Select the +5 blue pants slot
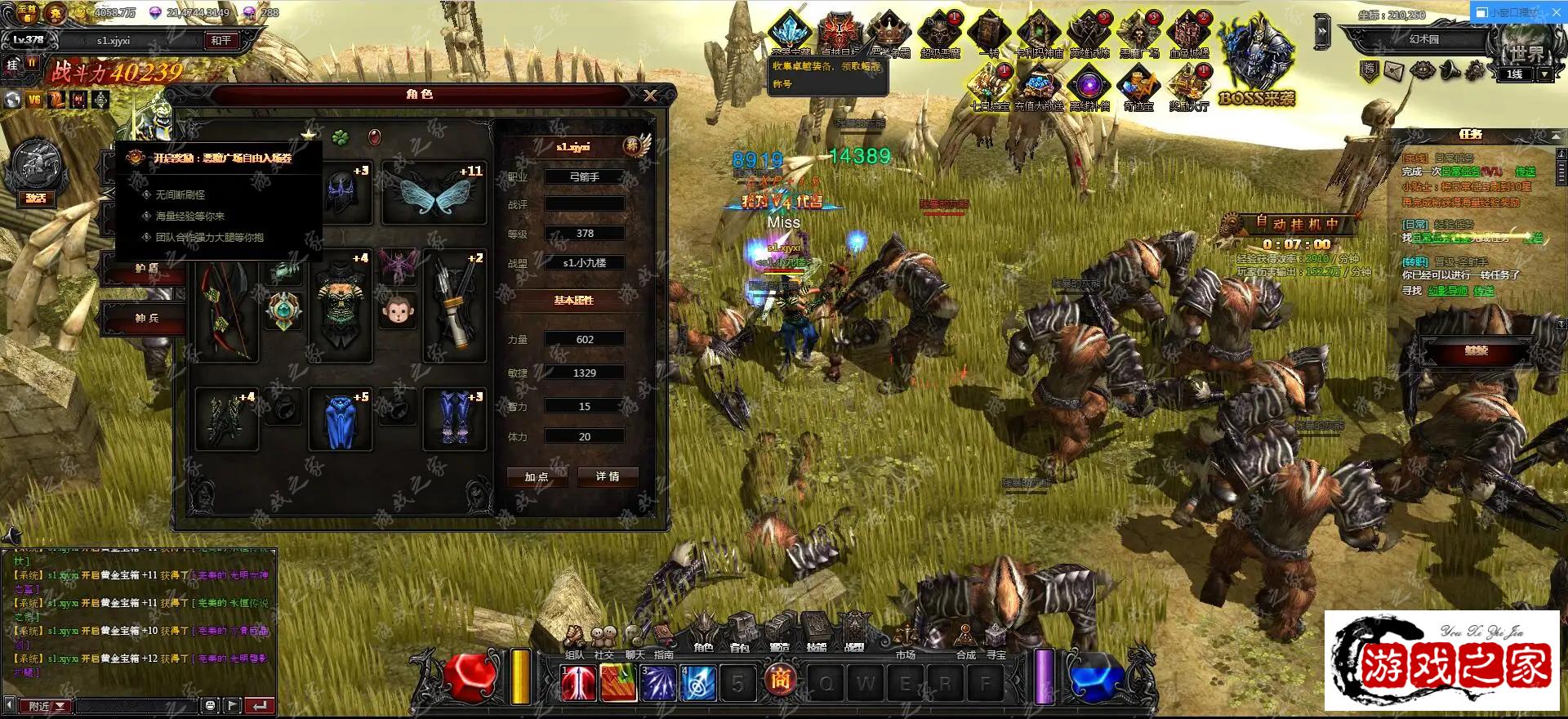The height and width of the screenshot is (719, 1568). pyautogui.click(x=341, y=420)
